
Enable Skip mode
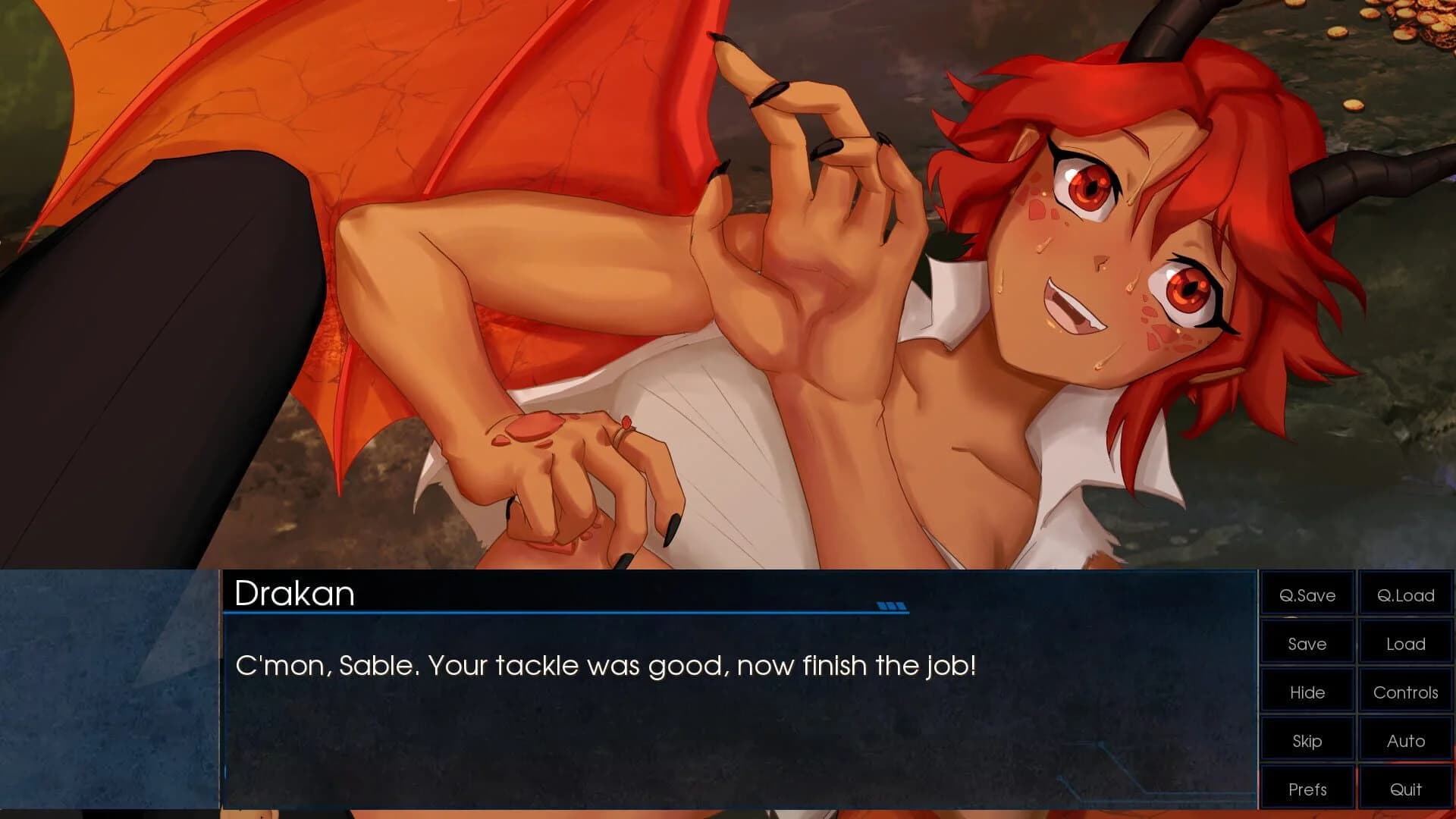(x=1306, y=740)
